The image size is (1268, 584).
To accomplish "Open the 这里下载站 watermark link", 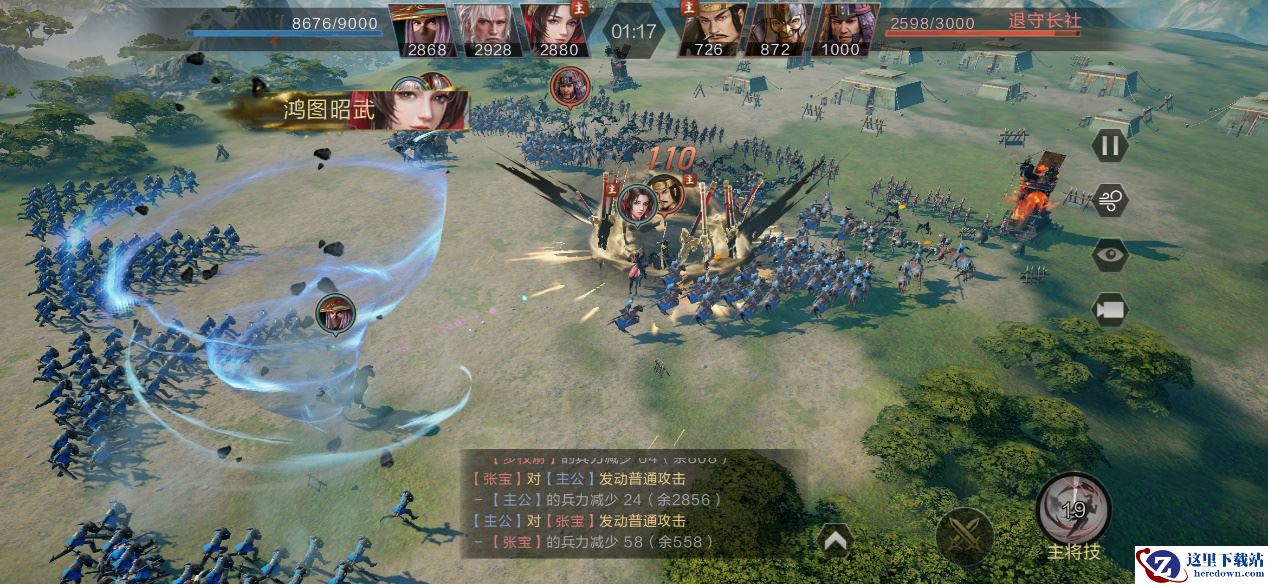I will (1200, 564).
